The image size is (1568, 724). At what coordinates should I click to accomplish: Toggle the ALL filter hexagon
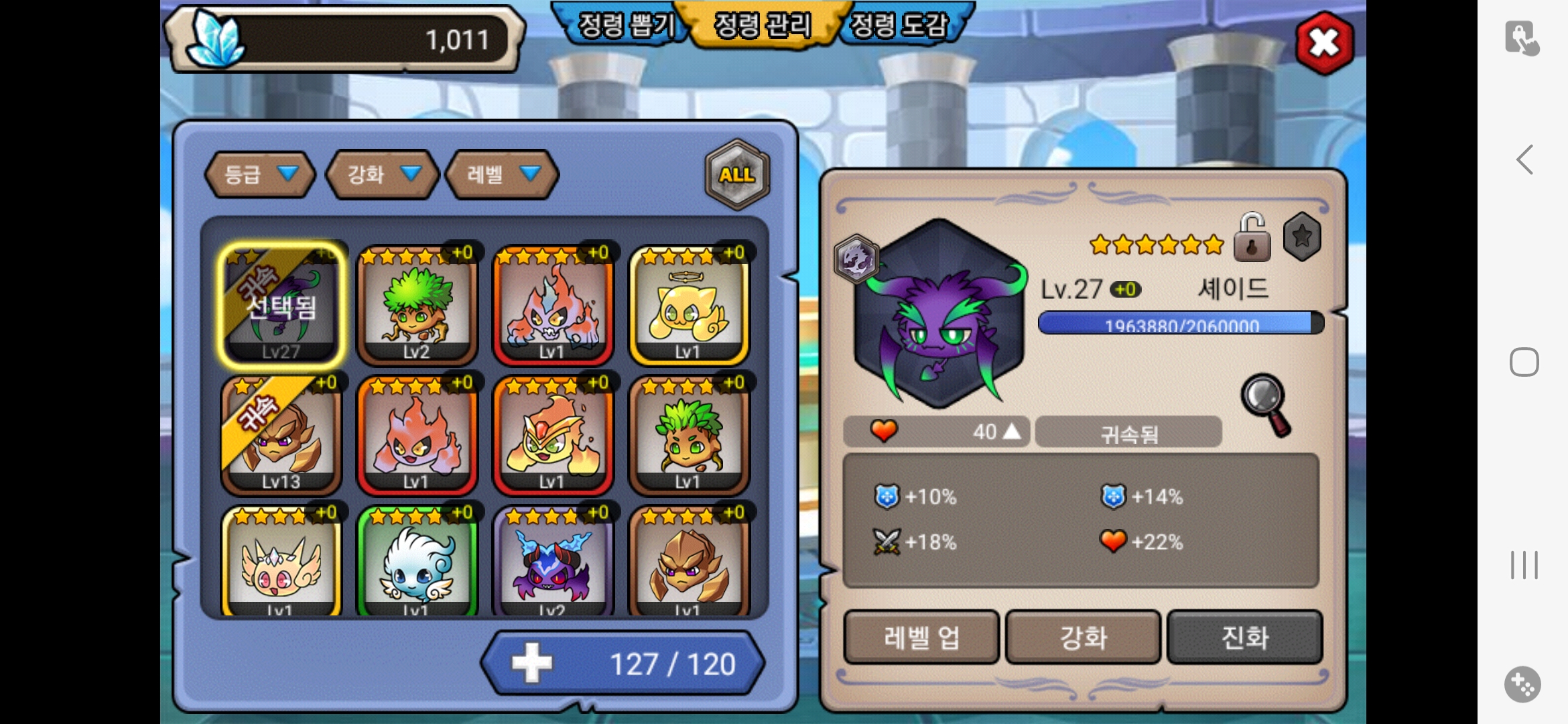pyautogui.click(x=737, y=174)
